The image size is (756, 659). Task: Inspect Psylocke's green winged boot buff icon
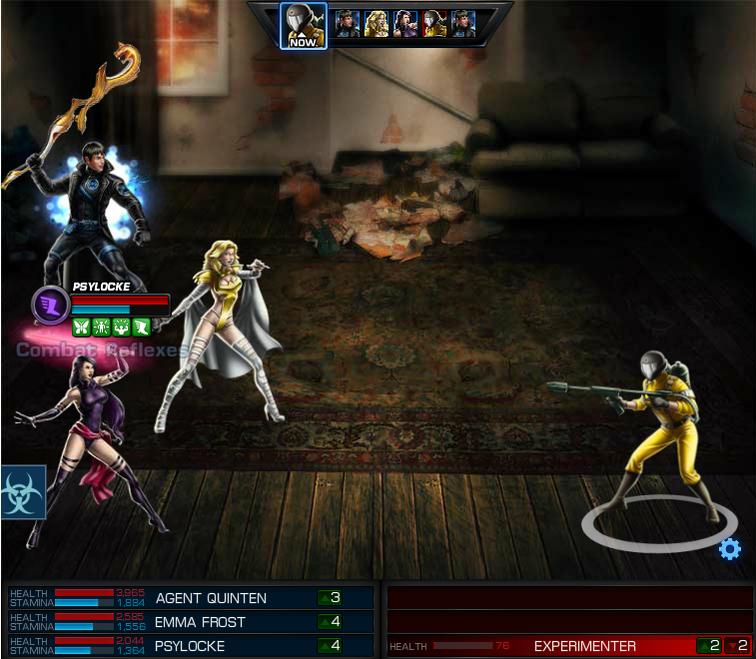tap(141, 326)
